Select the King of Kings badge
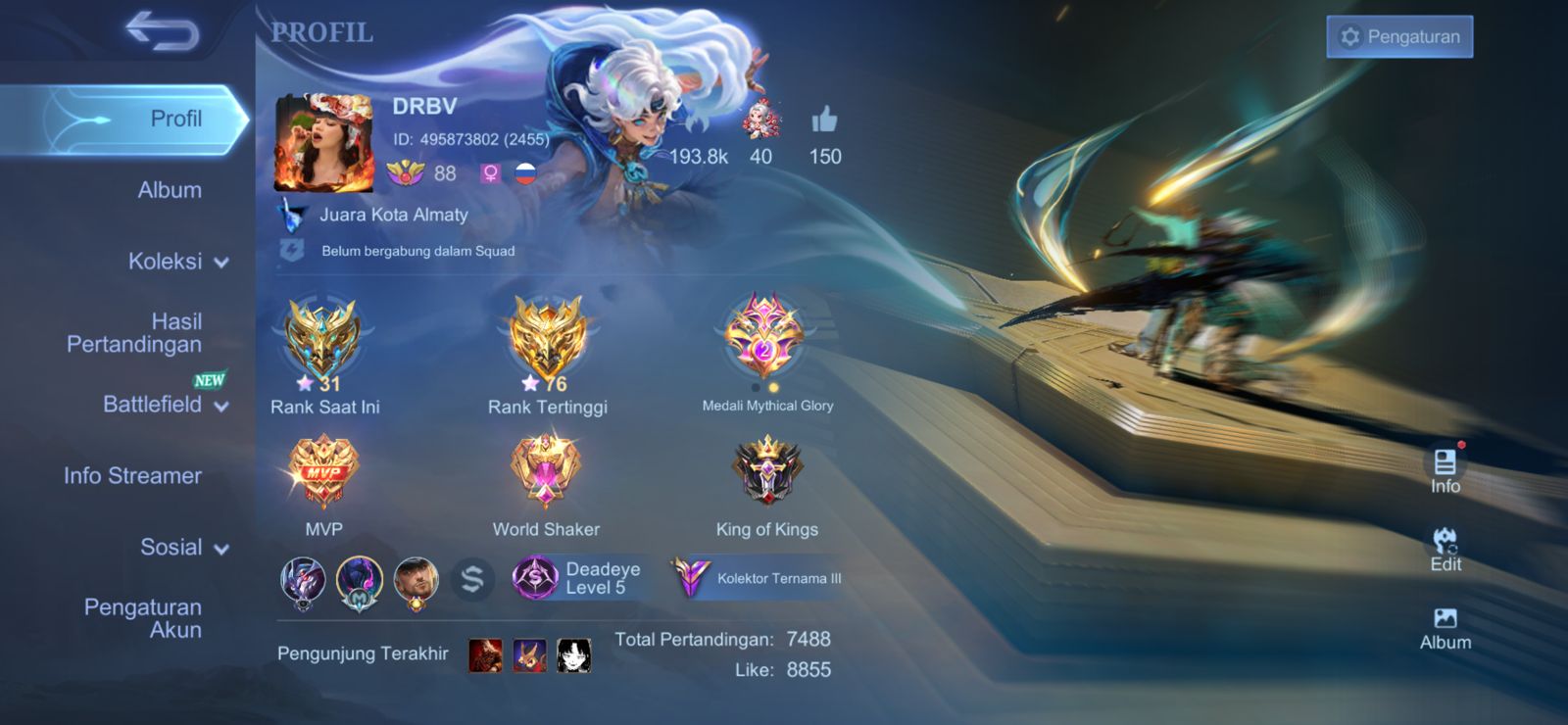This screenshot has width=1568, height=725. click(767, 472)
